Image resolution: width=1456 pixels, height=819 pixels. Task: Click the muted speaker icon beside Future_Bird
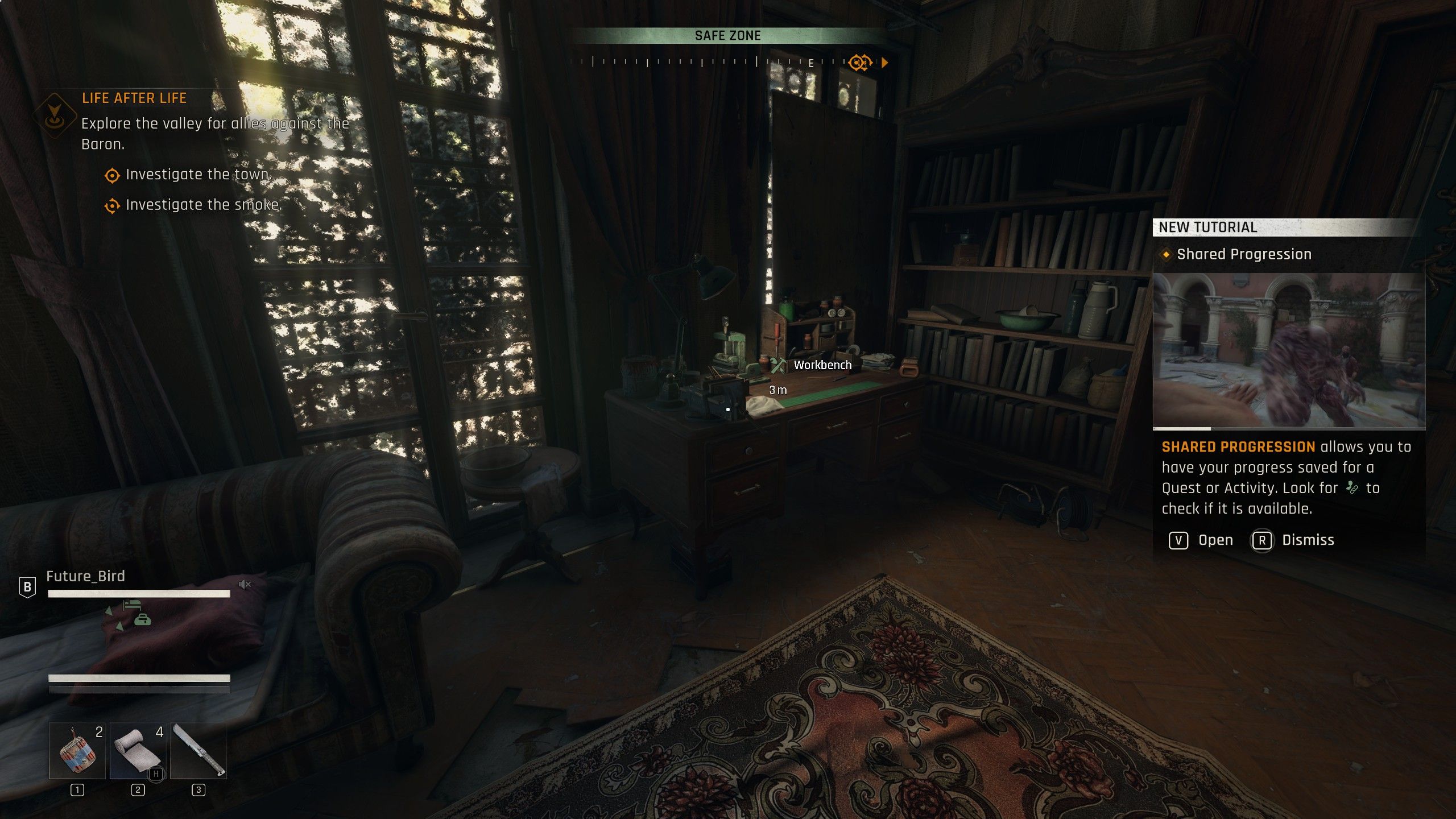coord(245,584)
